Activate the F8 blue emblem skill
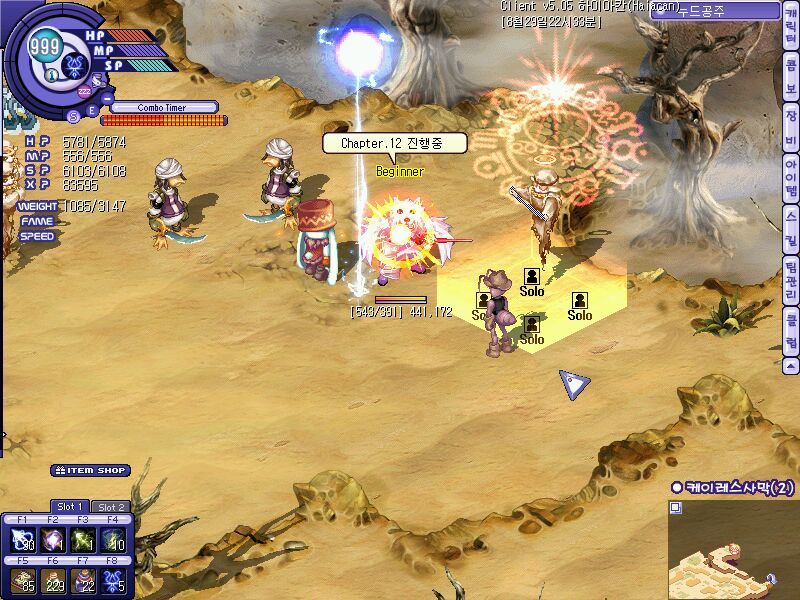This screenshot has width=800, height=600. [x=113, y=579]
